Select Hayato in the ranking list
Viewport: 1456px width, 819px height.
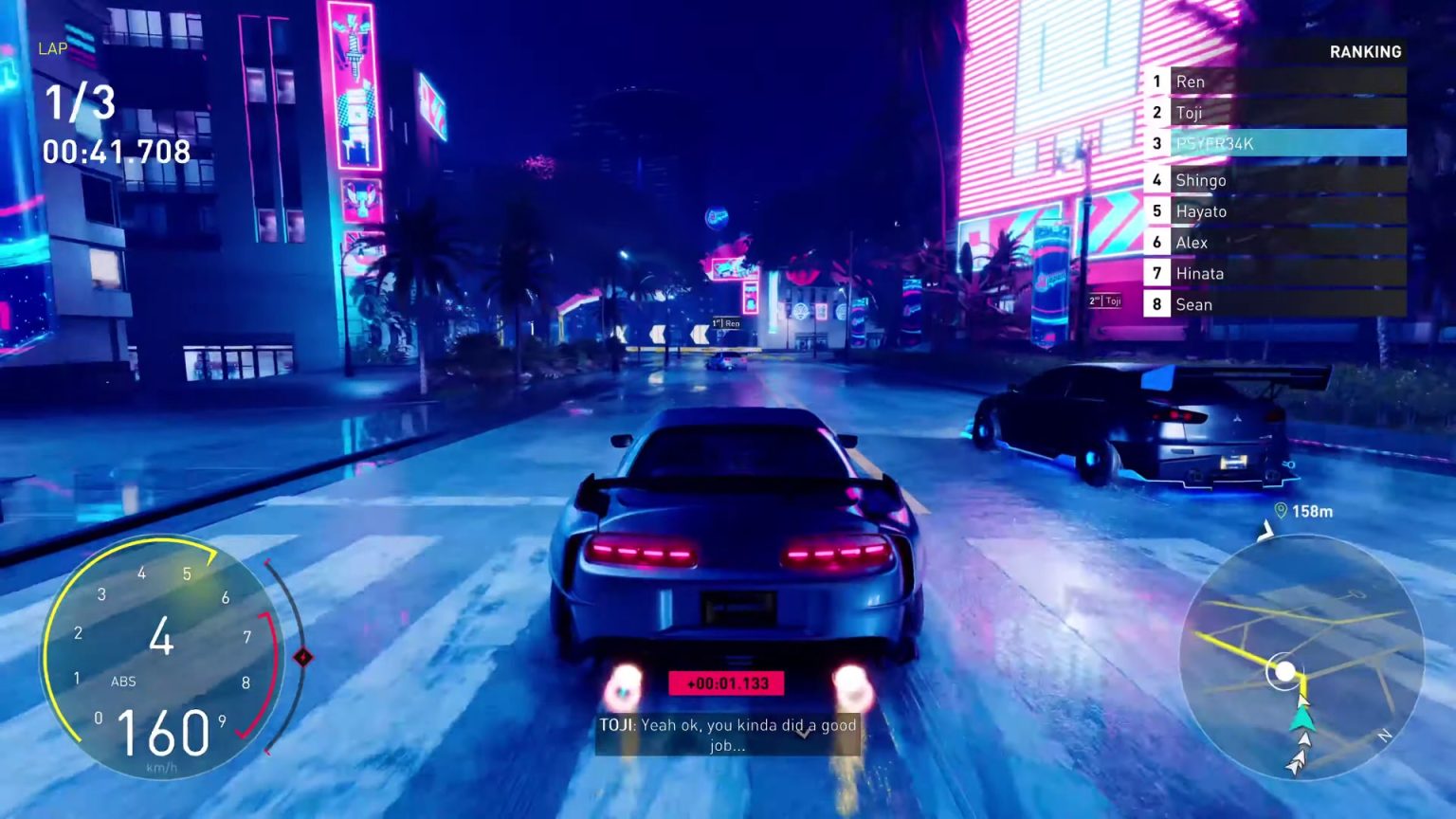[1202, 211]
